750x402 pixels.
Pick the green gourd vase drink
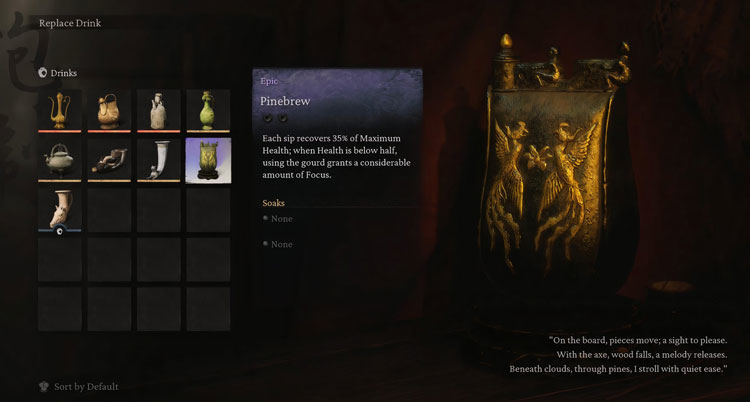coord(208,111)
